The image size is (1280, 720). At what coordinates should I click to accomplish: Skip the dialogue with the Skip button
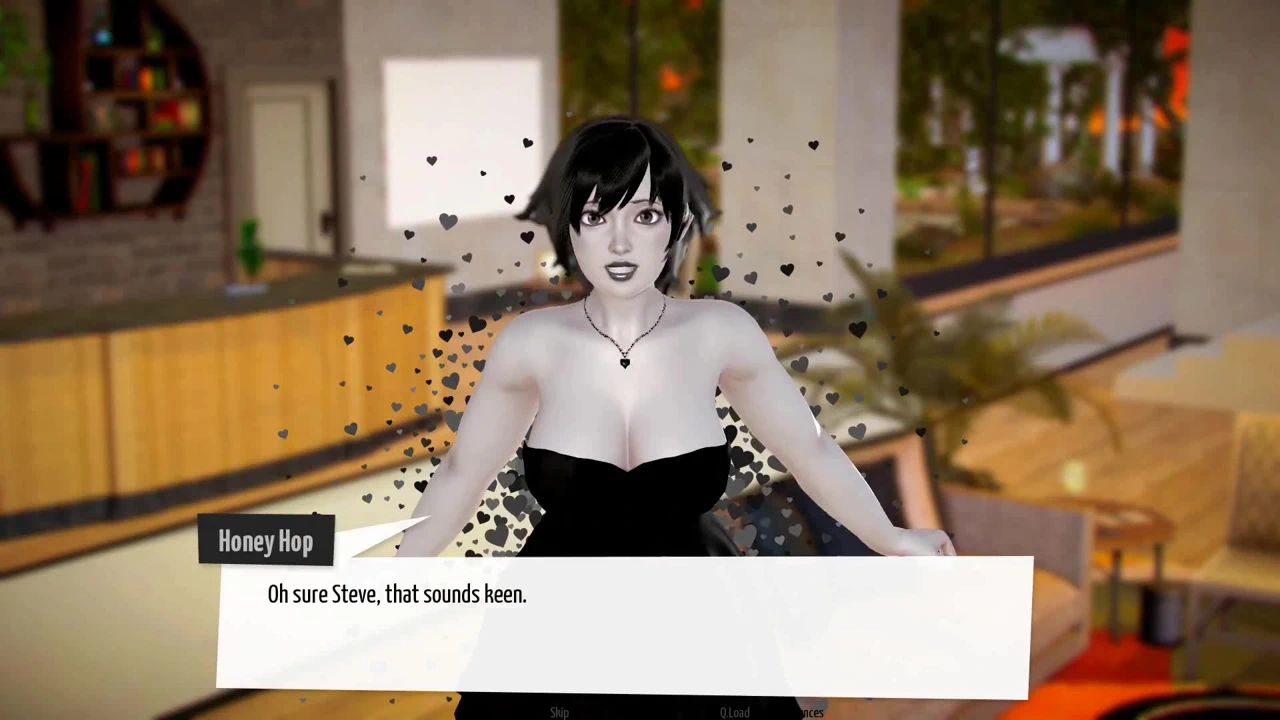[x=559, y=712]
